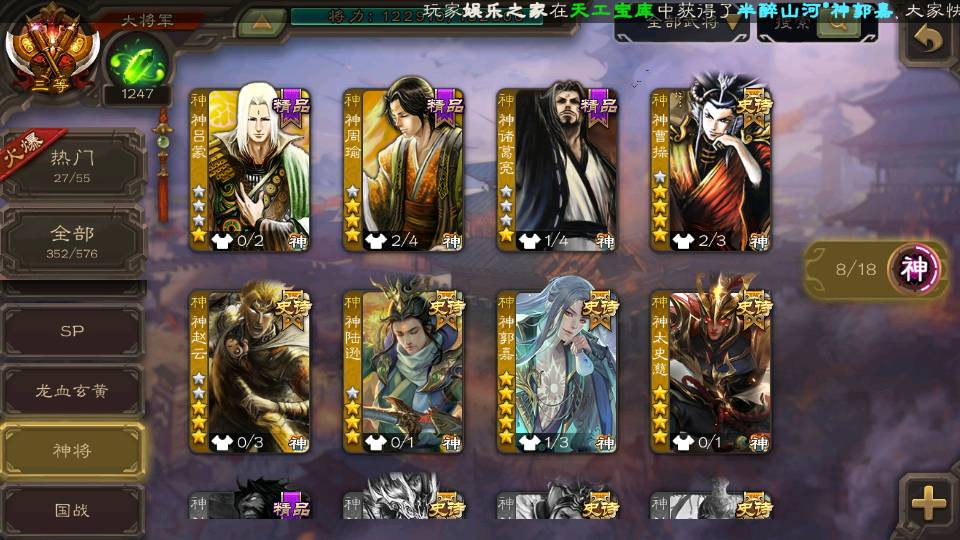Select the 神赵云 hero card
This screenshot has width=960, height=540.
pyautogui.click(x=250, y=371)
